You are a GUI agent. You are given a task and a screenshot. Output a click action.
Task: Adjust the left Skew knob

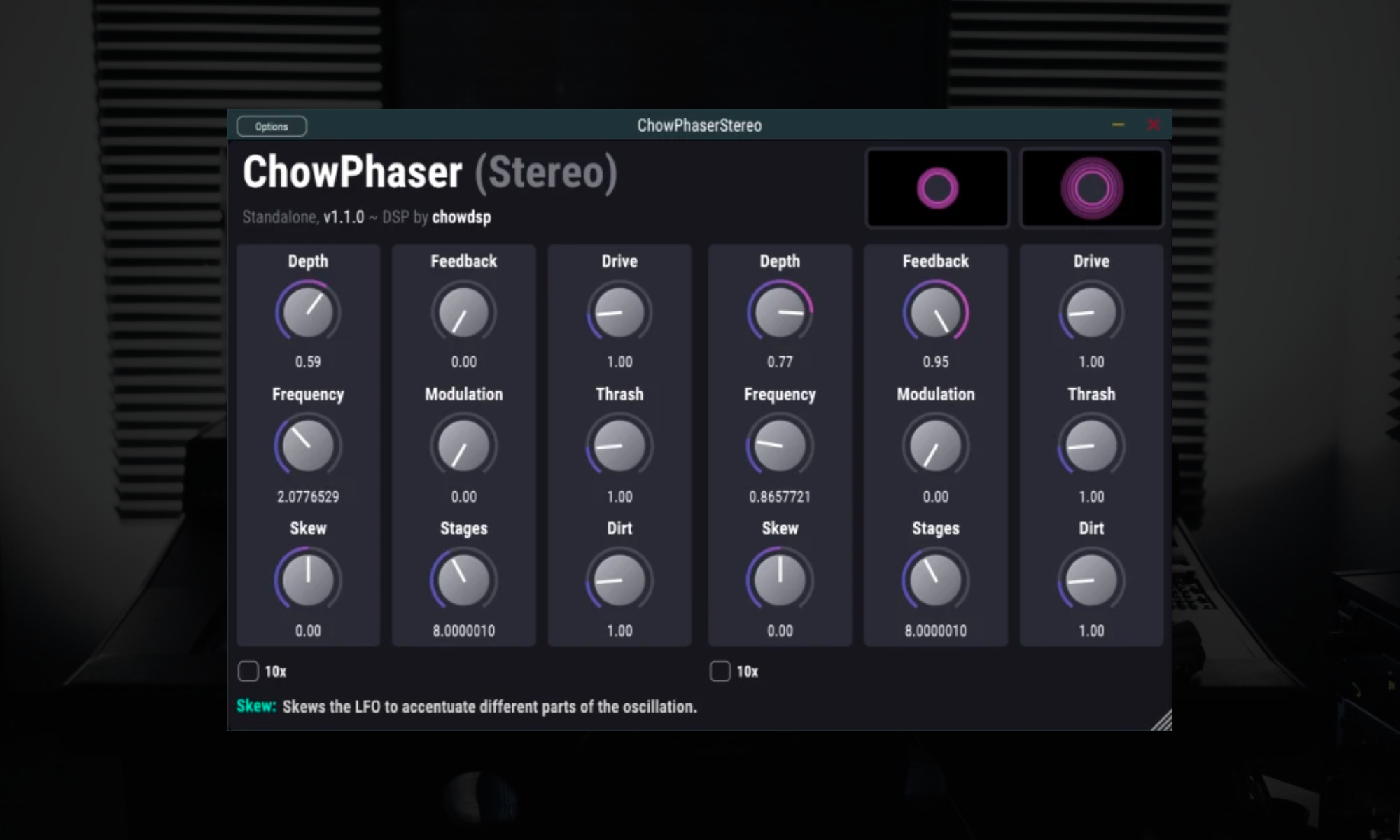point(308,581)
